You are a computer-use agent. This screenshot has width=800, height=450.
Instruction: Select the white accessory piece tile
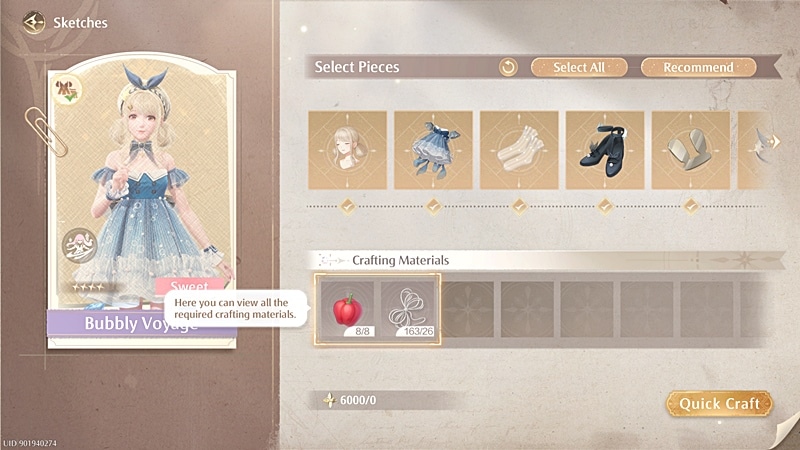[691, 149]
